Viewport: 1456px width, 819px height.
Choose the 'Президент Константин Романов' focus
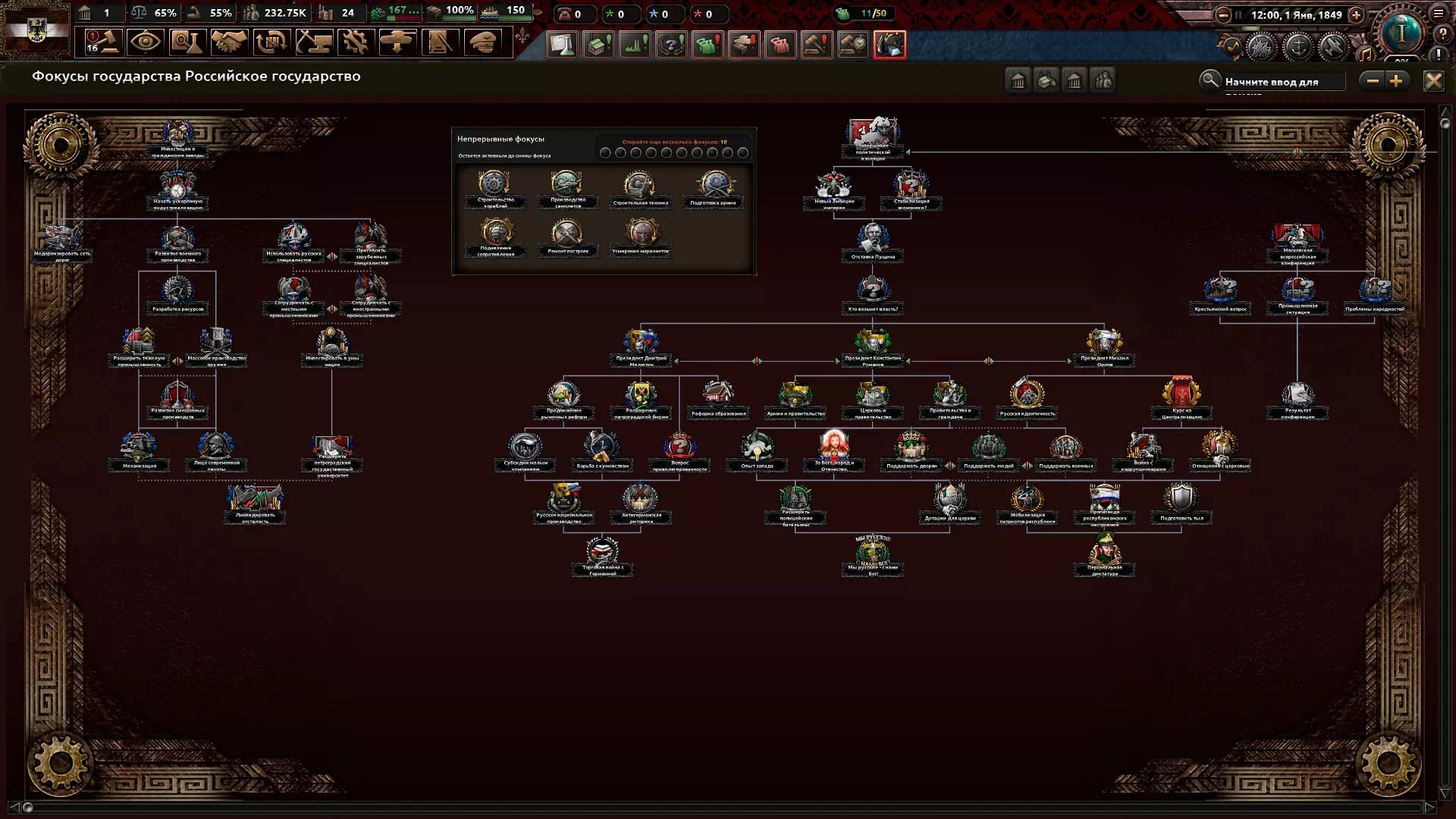(873, 345)
